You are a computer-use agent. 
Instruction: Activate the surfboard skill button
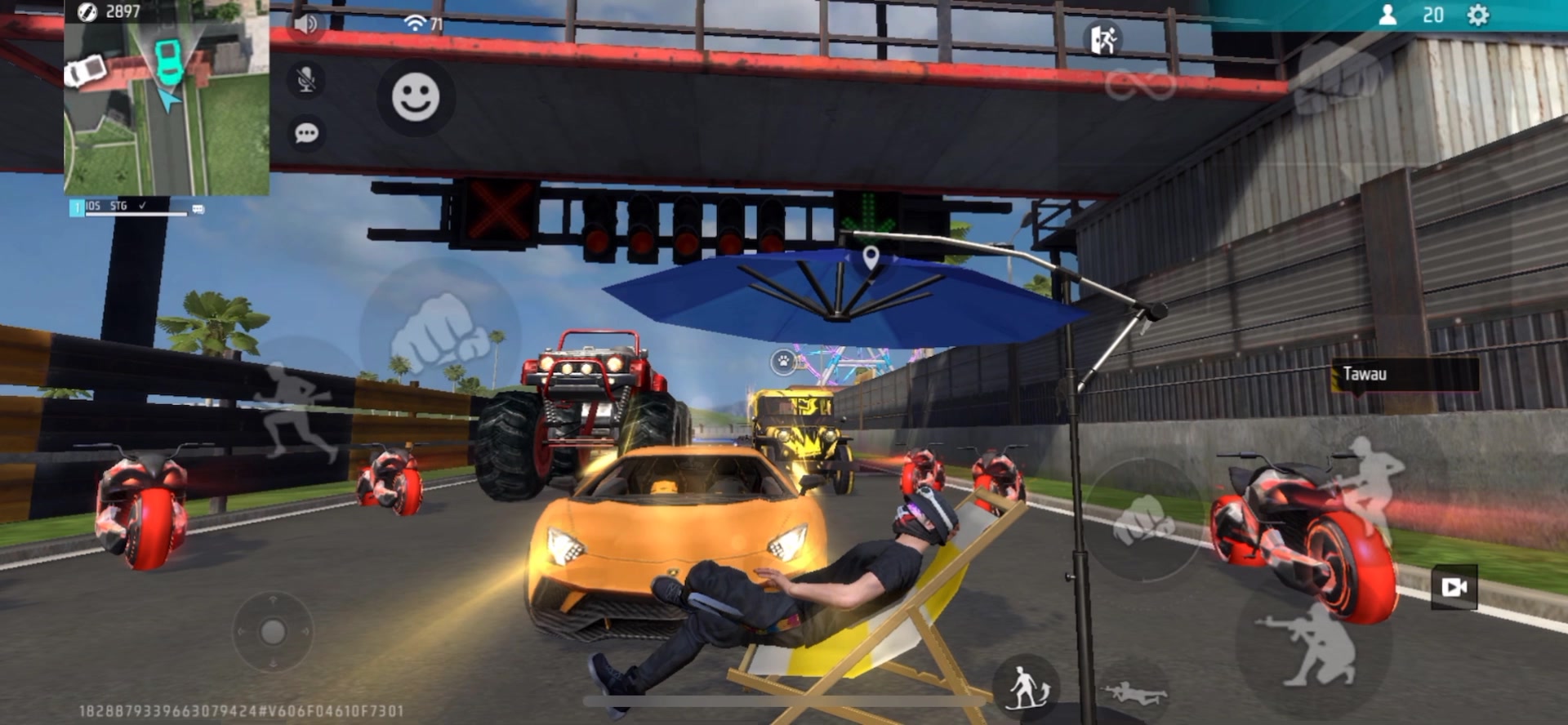(x=1027, y=687)
